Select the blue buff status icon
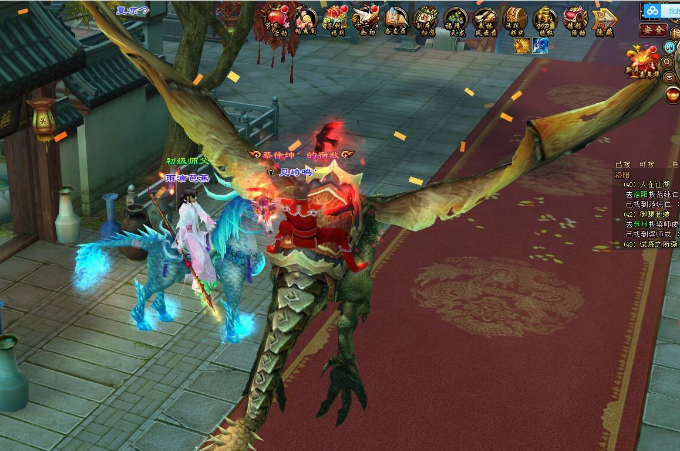This screenshot has height=451, width=680. point(540,45)
